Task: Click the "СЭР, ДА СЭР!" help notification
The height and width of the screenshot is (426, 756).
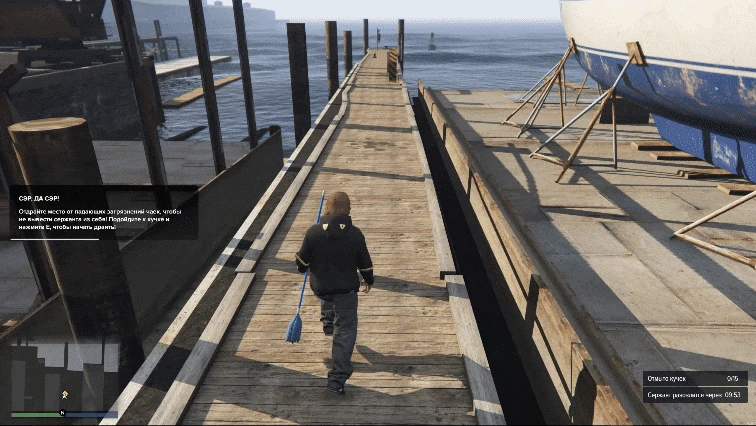Action: coord(104,211)
